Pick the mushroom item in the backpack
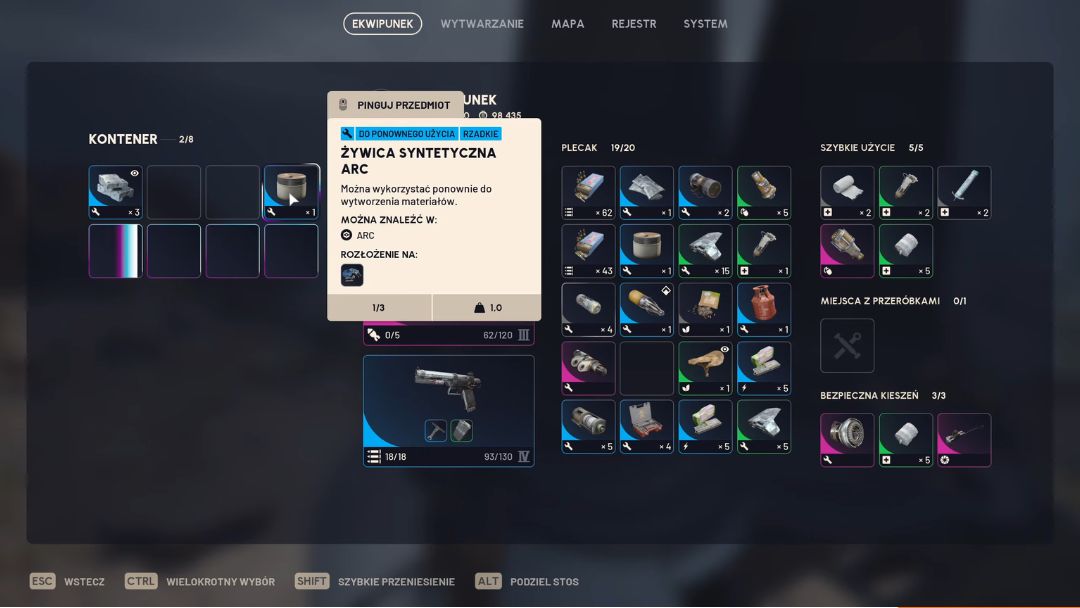Viewport: 1080px width, 608px height. point(705,368)
